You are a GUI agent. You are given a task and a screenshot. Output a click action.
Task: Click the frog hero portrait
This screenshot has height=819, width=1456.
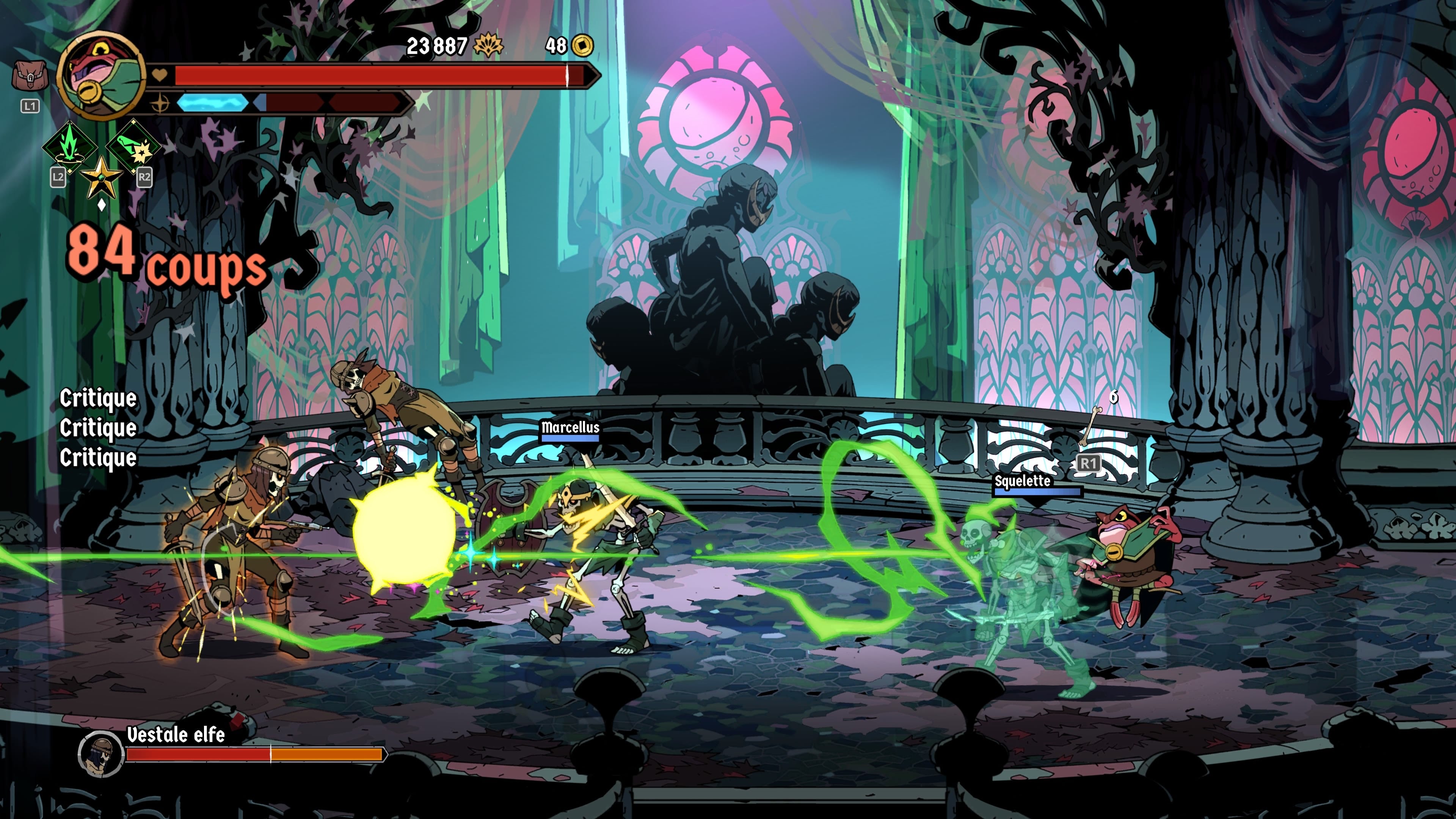tap(102, 76)
